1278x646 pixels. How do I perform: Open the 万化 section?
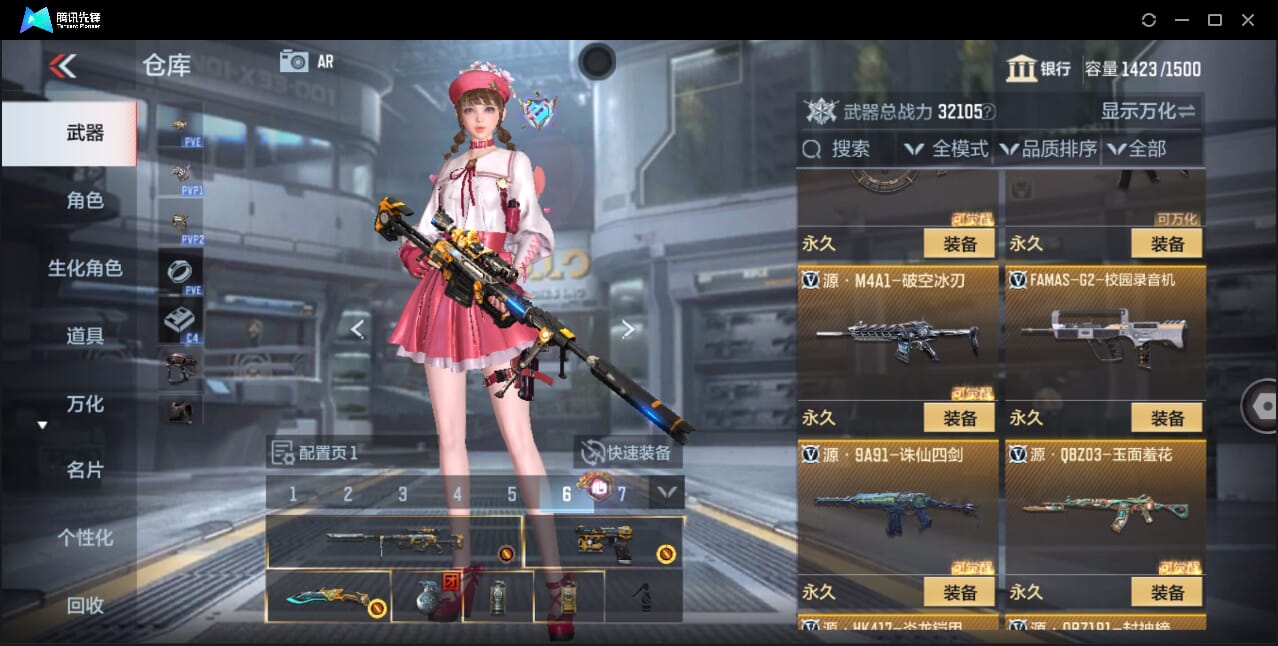85,403
